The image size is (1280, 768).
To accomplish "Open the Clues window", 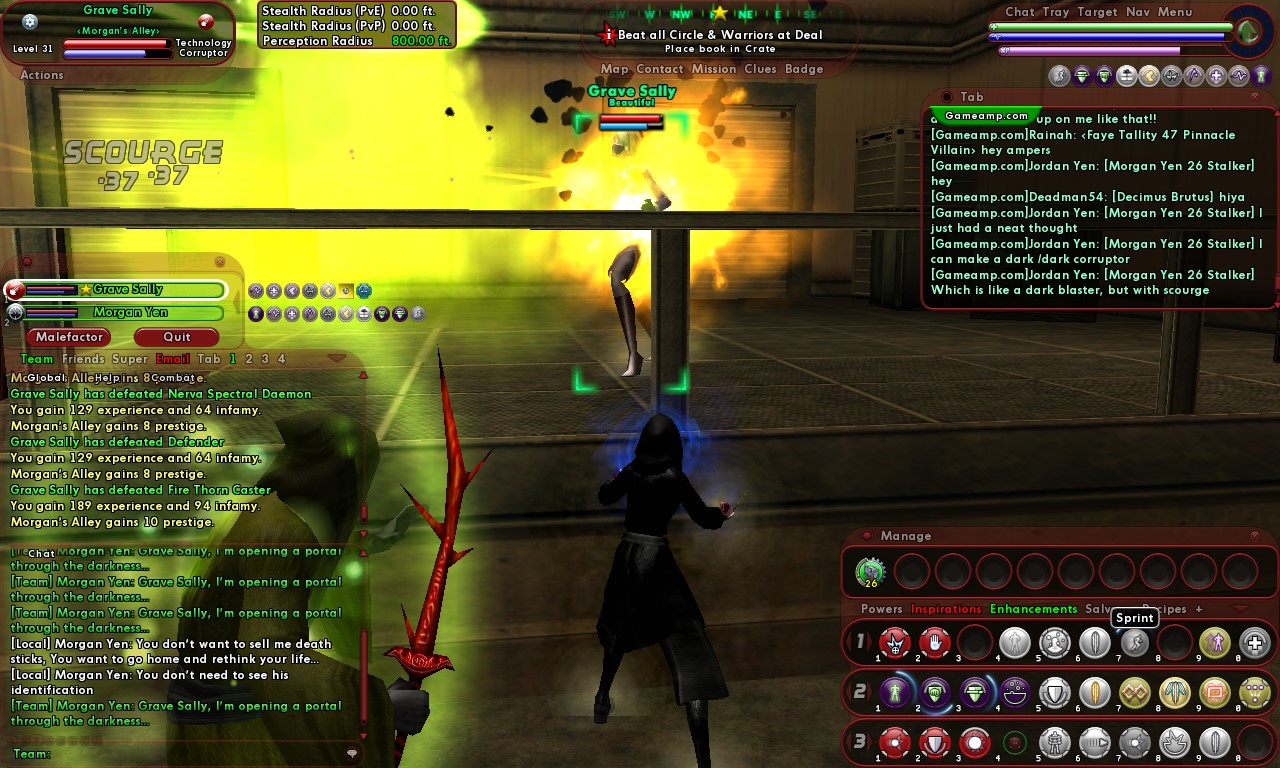I will (760, 69).
